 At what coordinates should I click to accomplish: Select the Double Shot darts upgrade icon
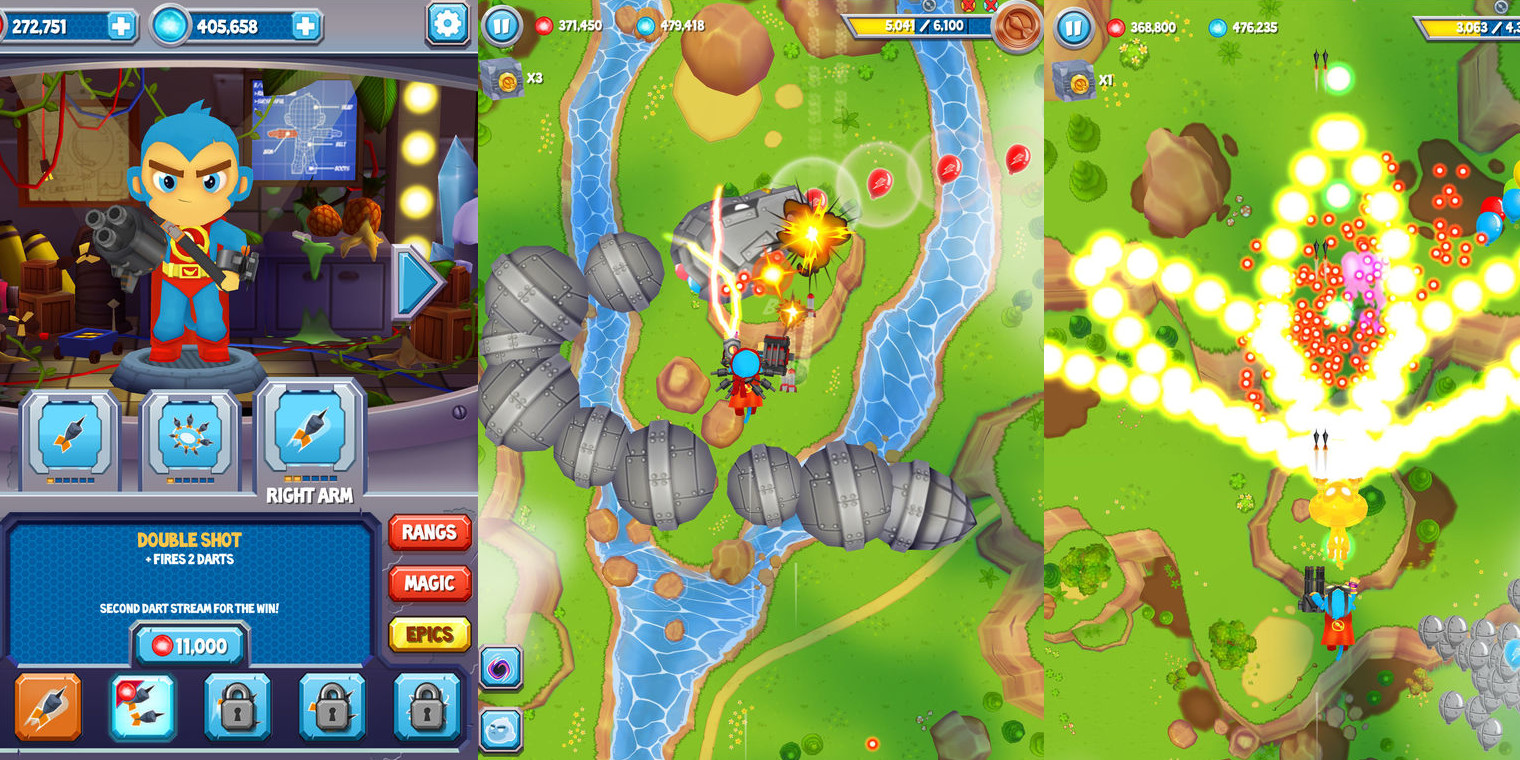(x=143, y=706)
